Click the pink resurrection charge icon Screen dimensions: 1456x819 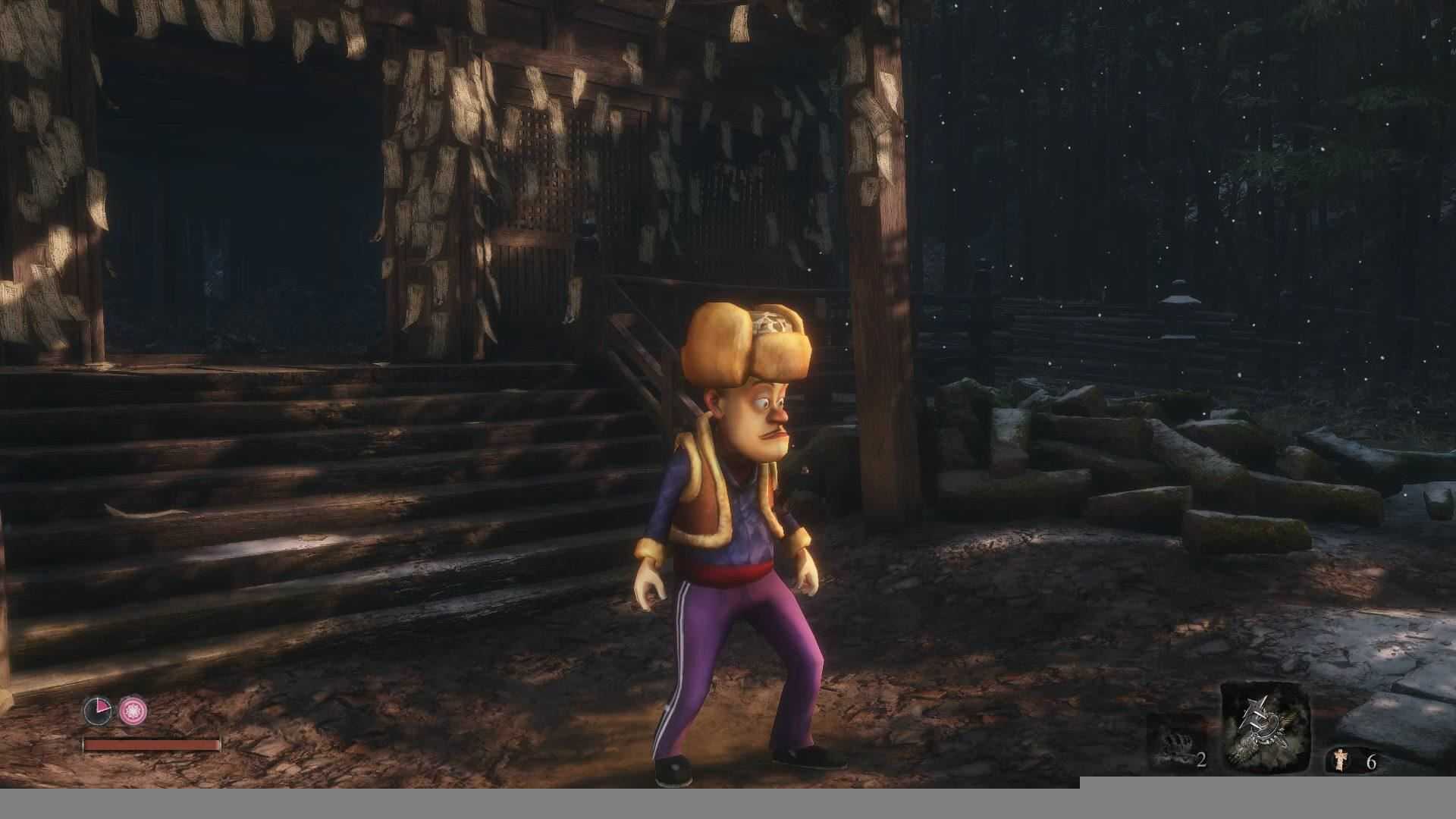pos(133,711)
